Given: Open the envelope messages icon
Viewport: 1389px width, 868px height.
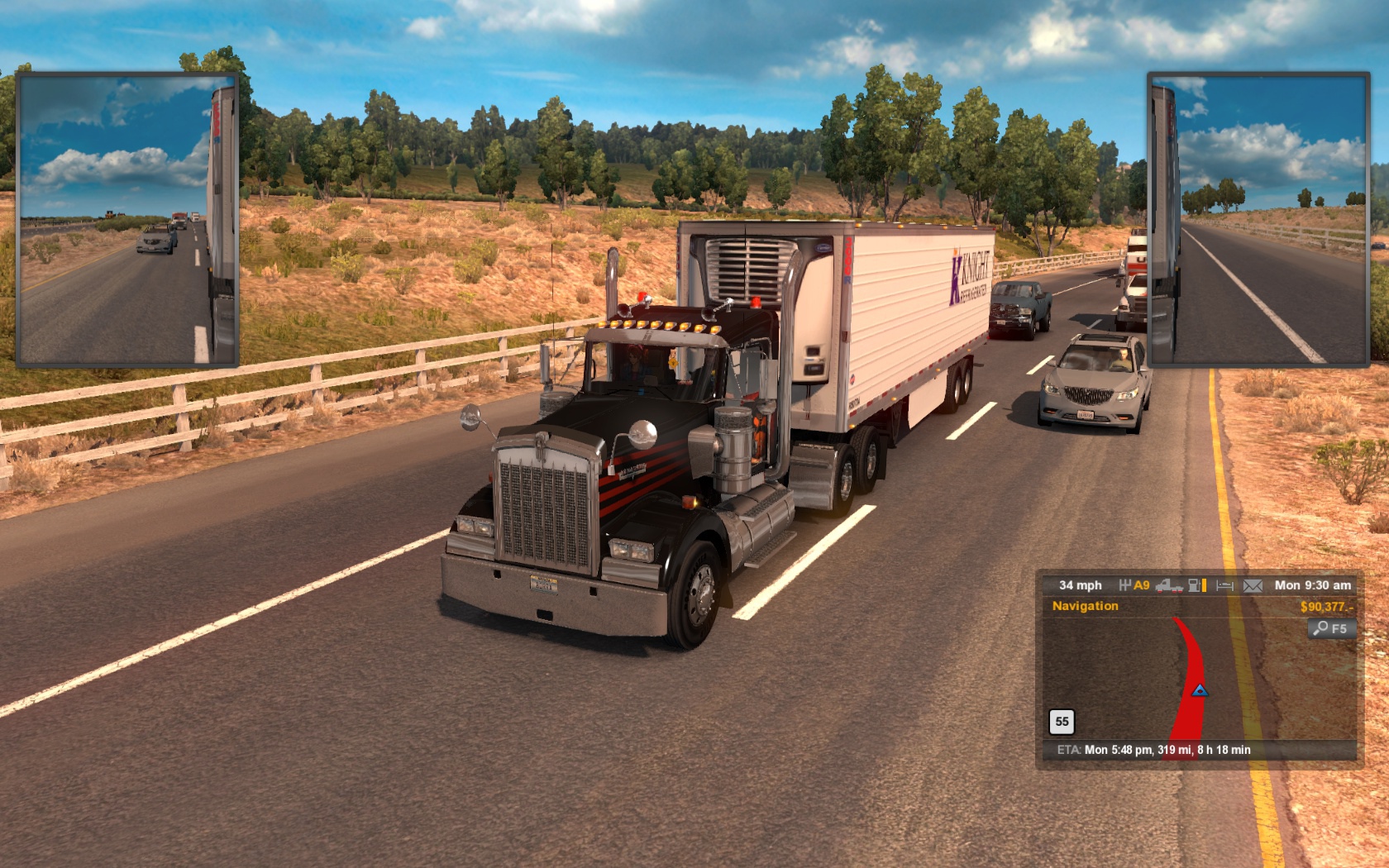Looking at the screenshot, I should pyautogui.click(x=1253, y=585).
